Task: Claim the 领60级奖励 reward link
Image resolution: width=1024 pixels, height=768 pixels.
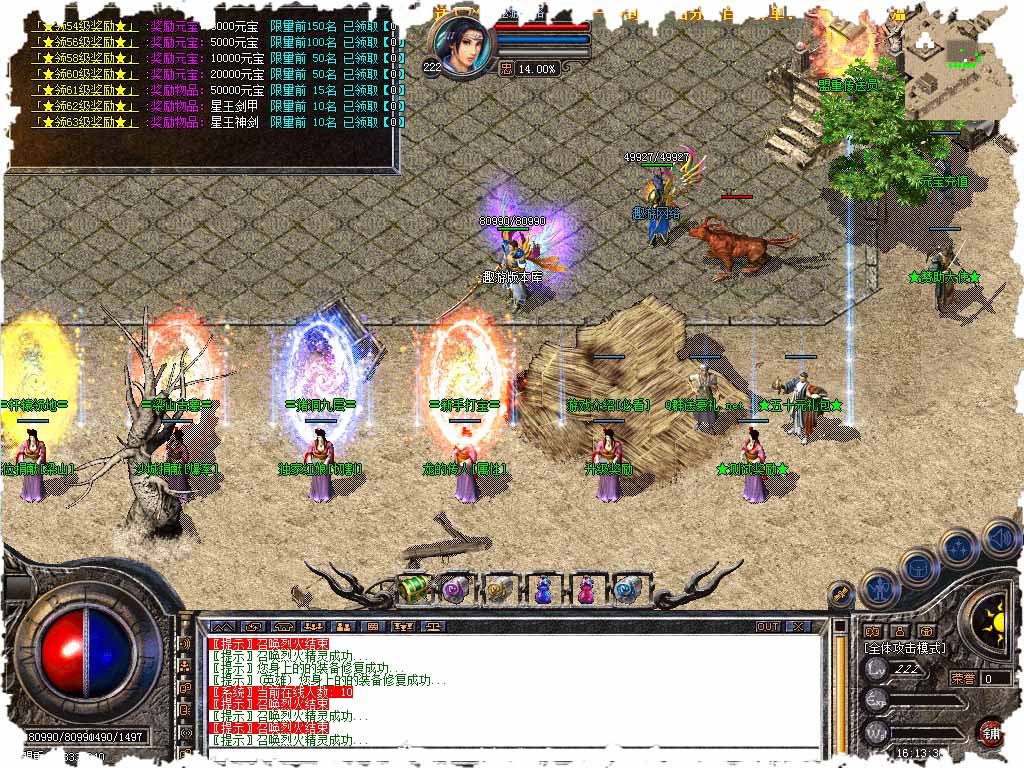Action: click(x=84, y=73)
